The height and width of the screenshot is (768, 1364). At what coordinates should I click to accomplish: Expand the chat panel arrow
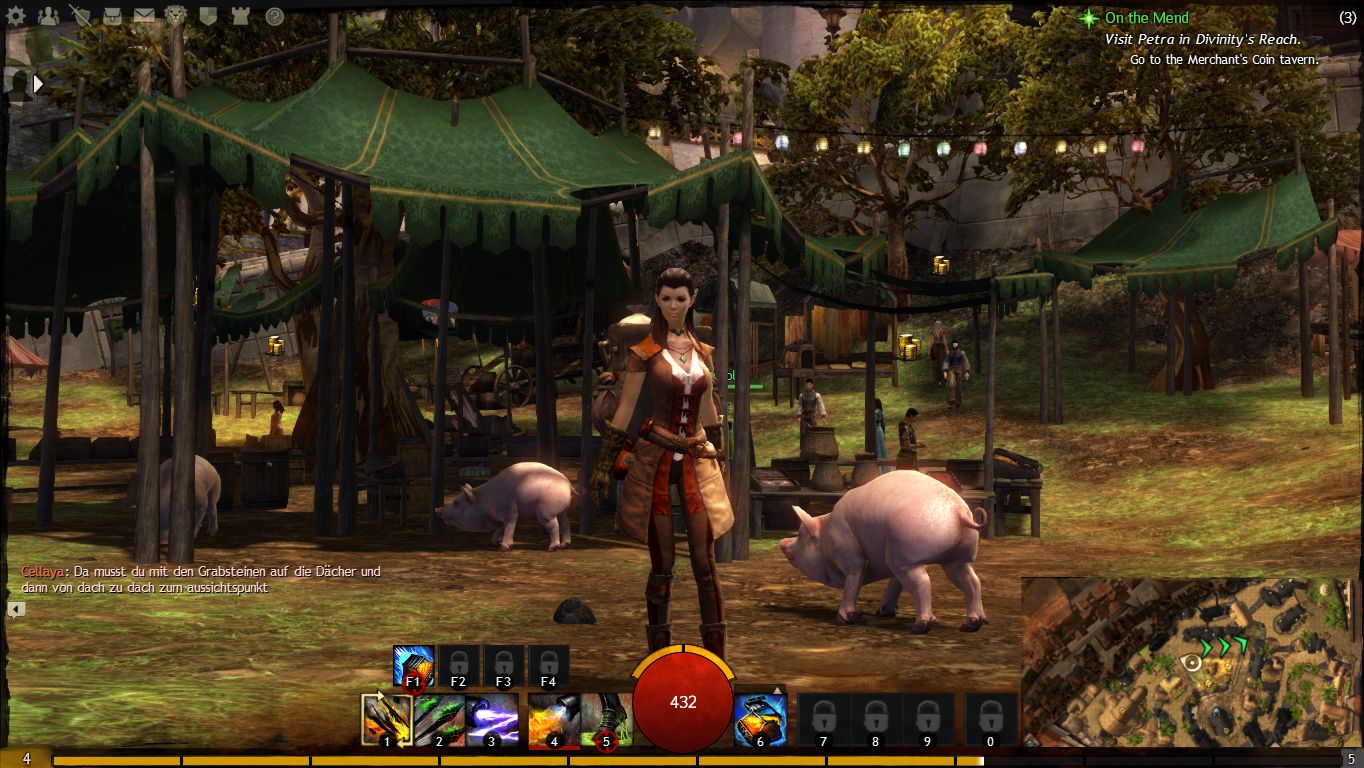click(16, 609)
